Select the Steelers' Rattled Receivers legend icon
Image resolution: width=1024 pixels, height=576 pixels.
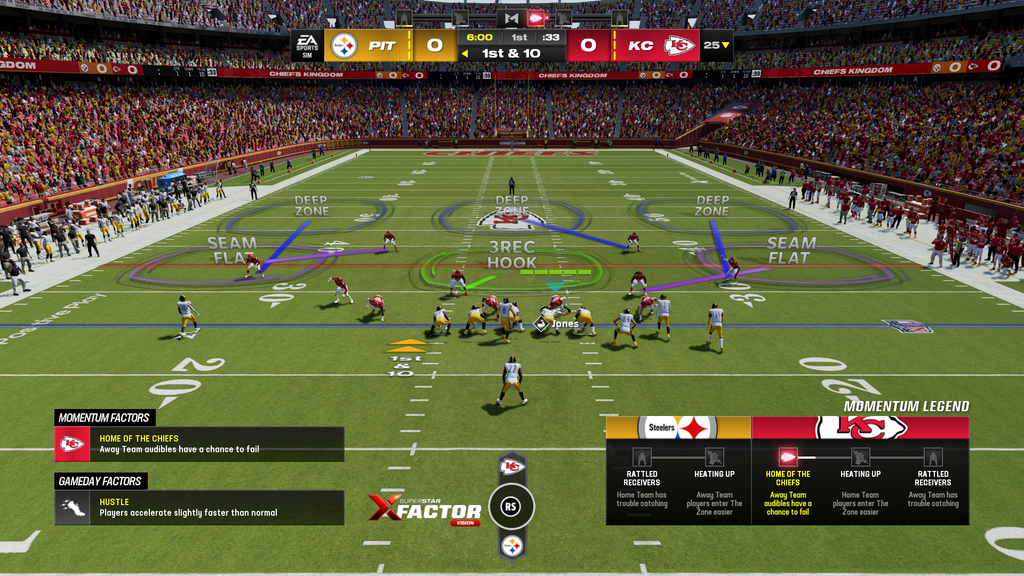[x=642, y=457]
